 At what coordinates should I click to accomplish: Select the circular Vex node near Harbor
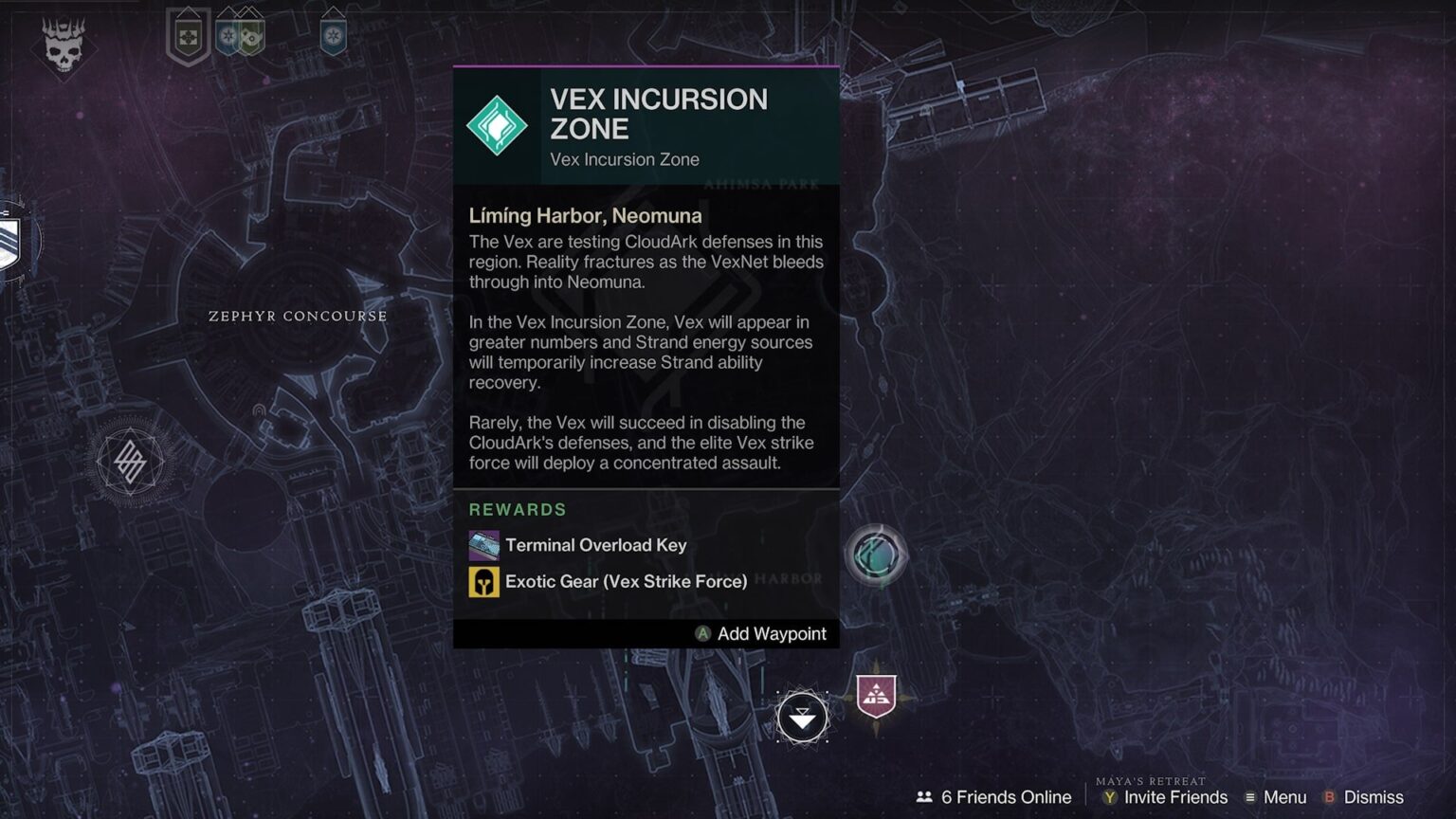coord(877,555)
